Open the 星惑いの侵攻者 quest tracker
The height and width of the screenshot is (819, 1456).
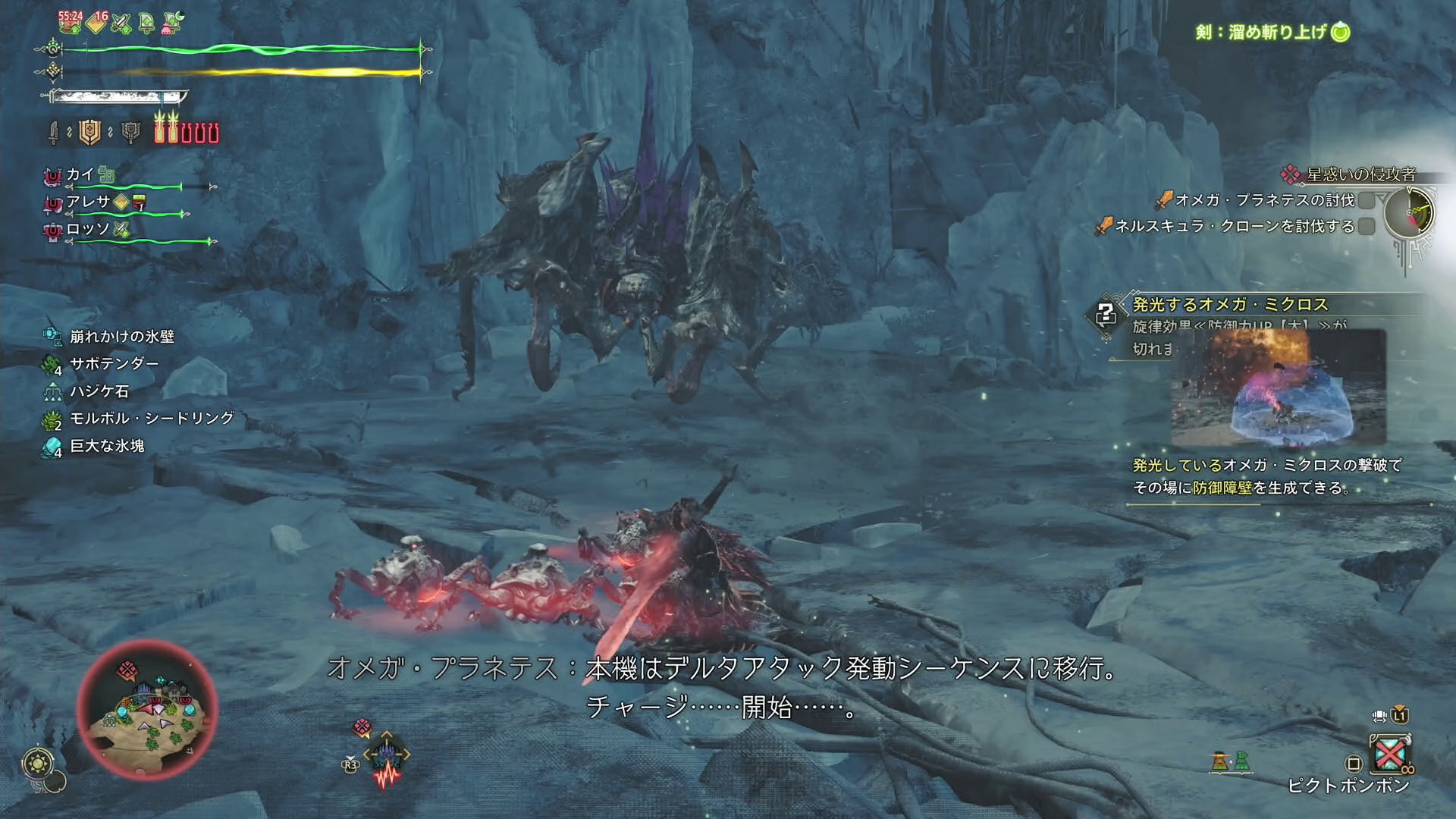(x=1360, y=174)
